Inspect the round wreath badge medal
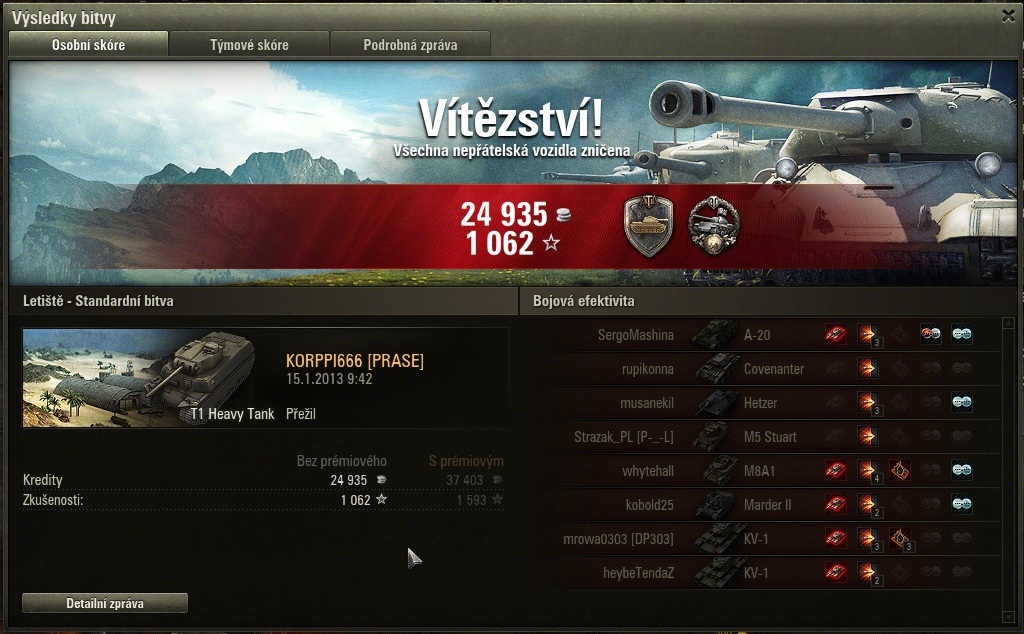Viewport: 1024px width, 634px height. pos(714,226)
